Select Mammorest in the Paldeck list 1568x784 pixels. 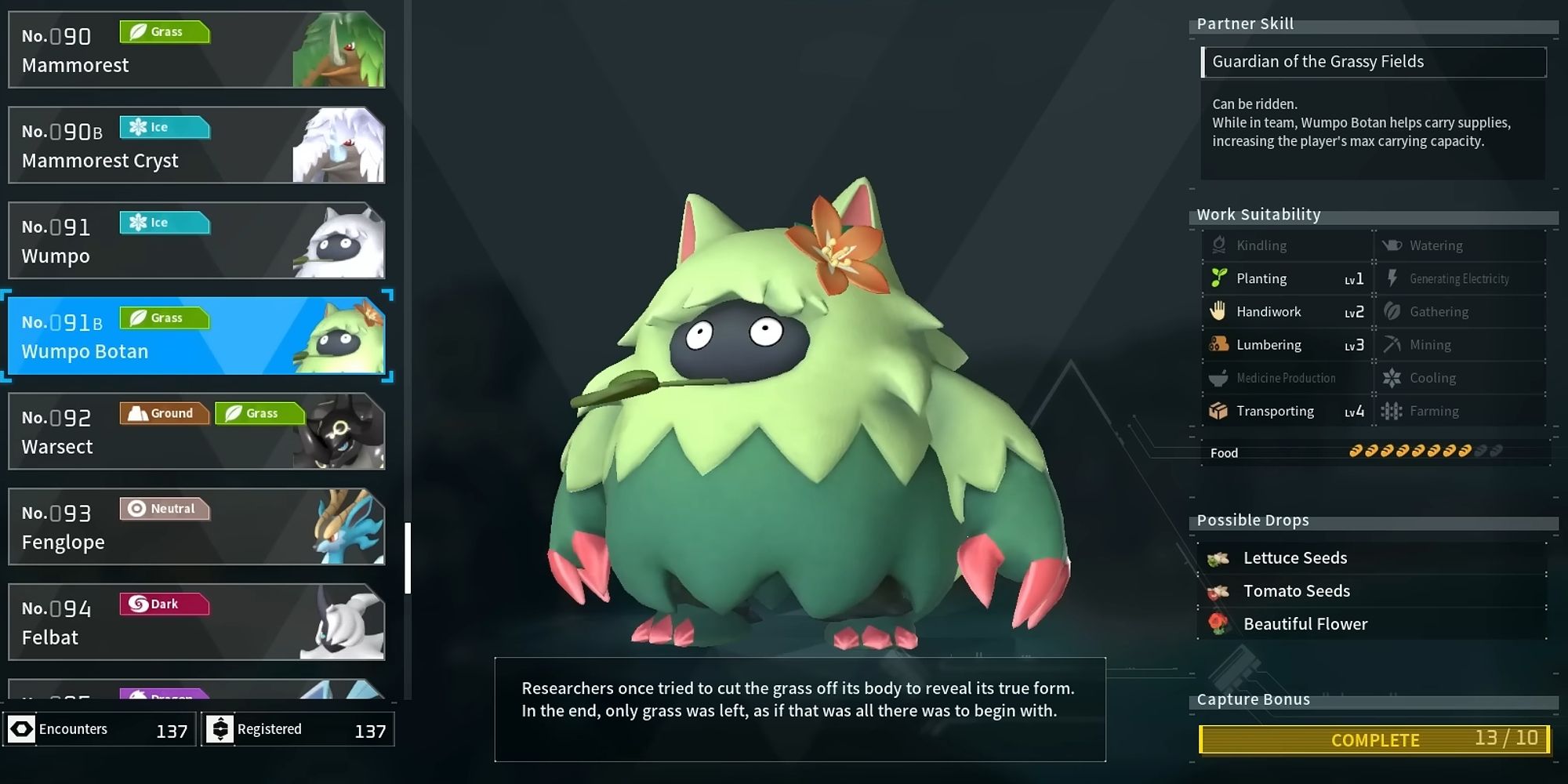click(x=196, y=49)
